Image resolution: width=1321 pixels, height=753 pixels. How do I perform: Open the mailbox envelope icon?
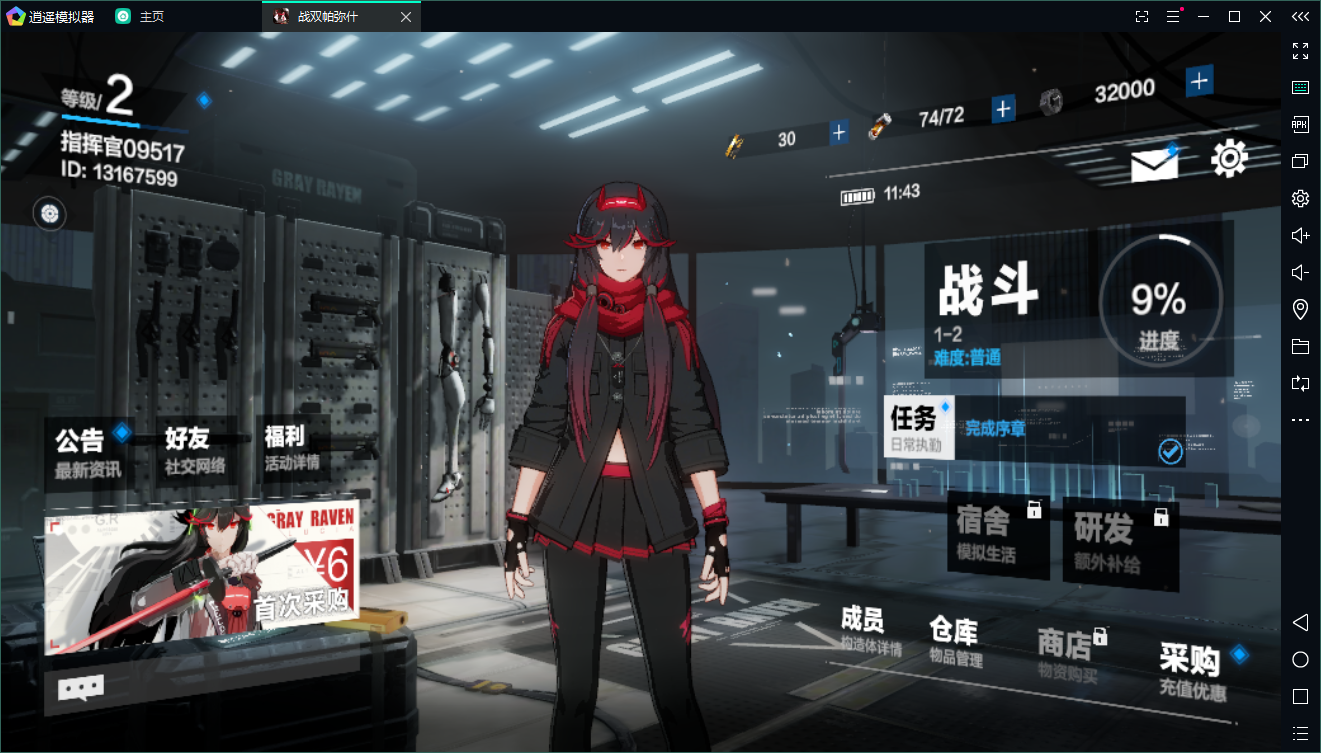[x=1154, y=164]
